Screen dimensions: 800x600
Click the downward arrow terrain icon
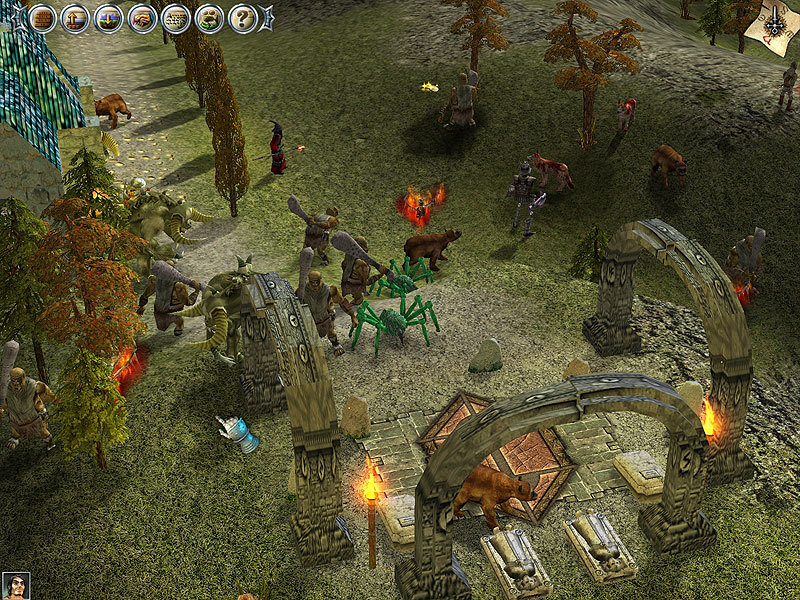coord(109,18)
